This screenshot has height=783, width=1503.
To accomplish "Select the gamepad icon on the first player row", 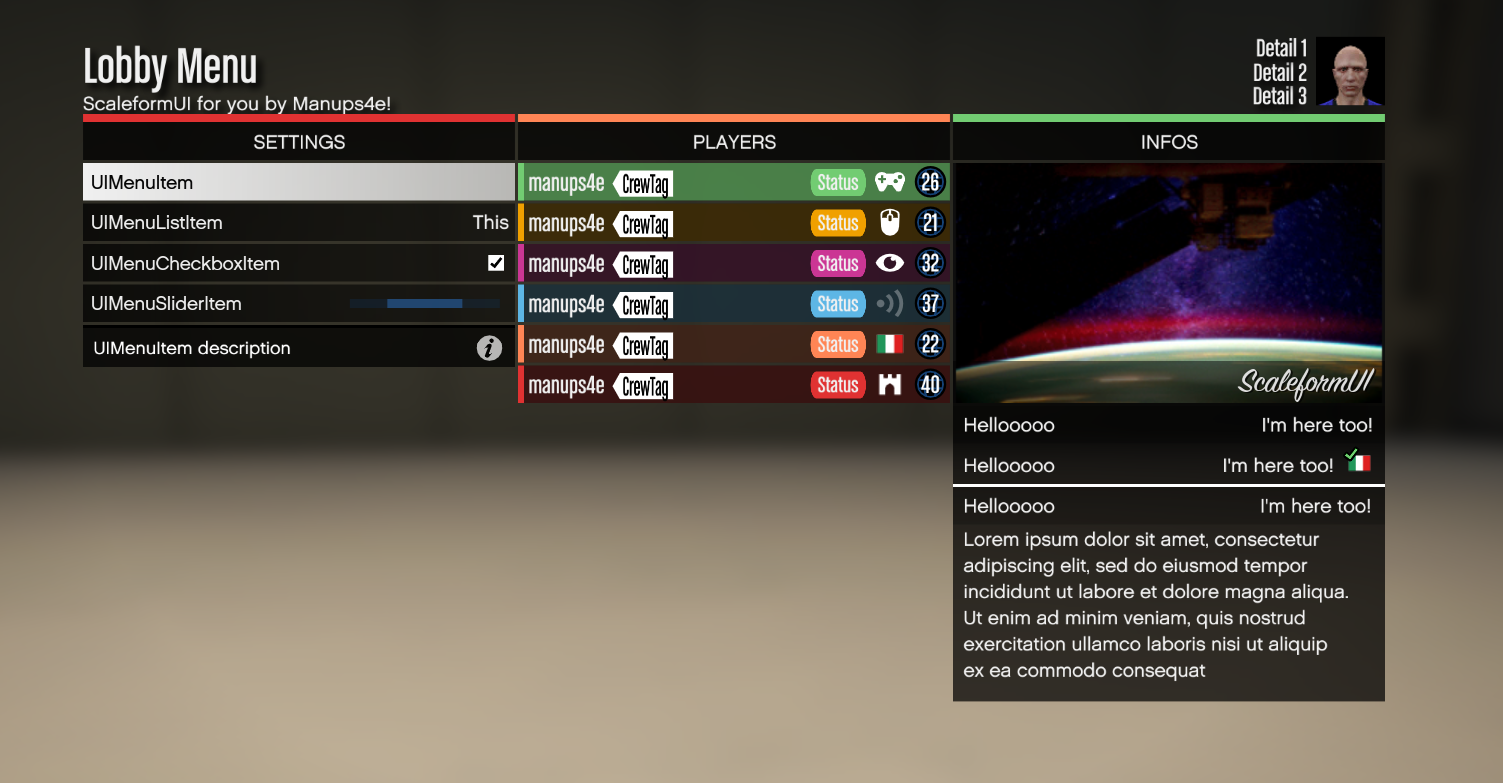I will point(890,182).
